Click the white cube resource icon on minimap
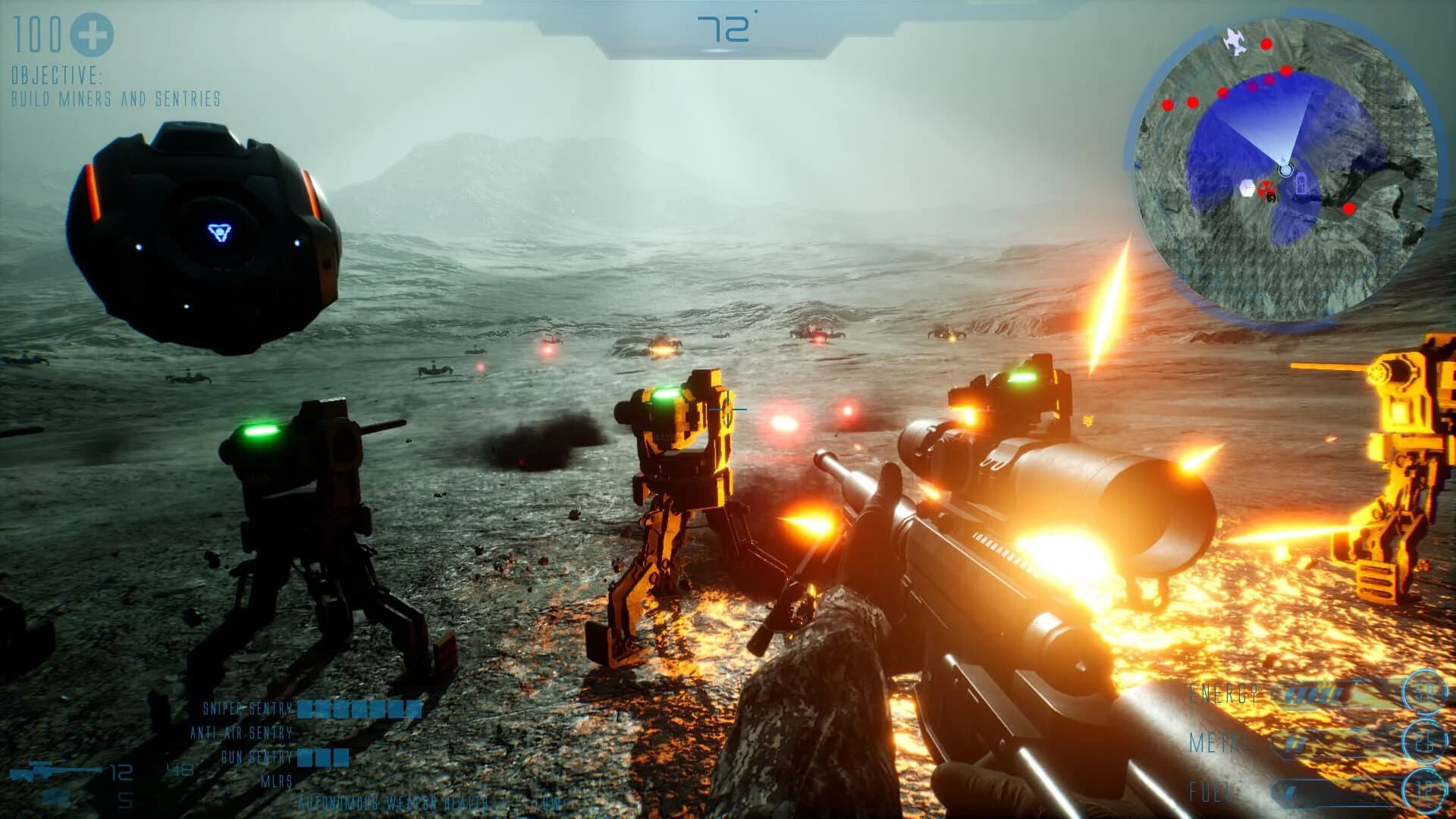This screenshot has height=819, width=1456. [x=1247, y=188]
